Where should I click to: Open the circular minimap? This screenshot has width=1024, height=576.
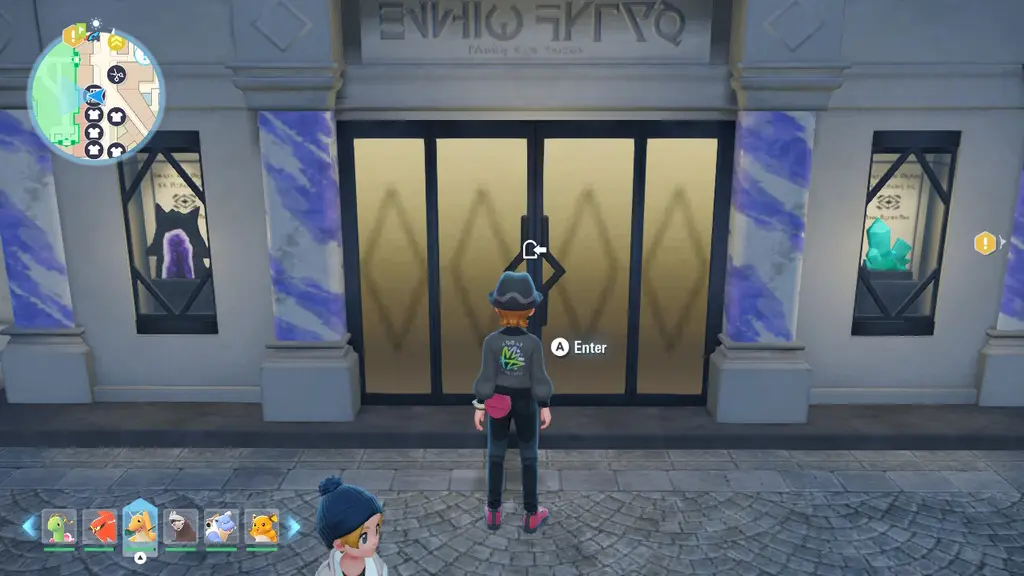pyautogui.click(x=96, y=96)
